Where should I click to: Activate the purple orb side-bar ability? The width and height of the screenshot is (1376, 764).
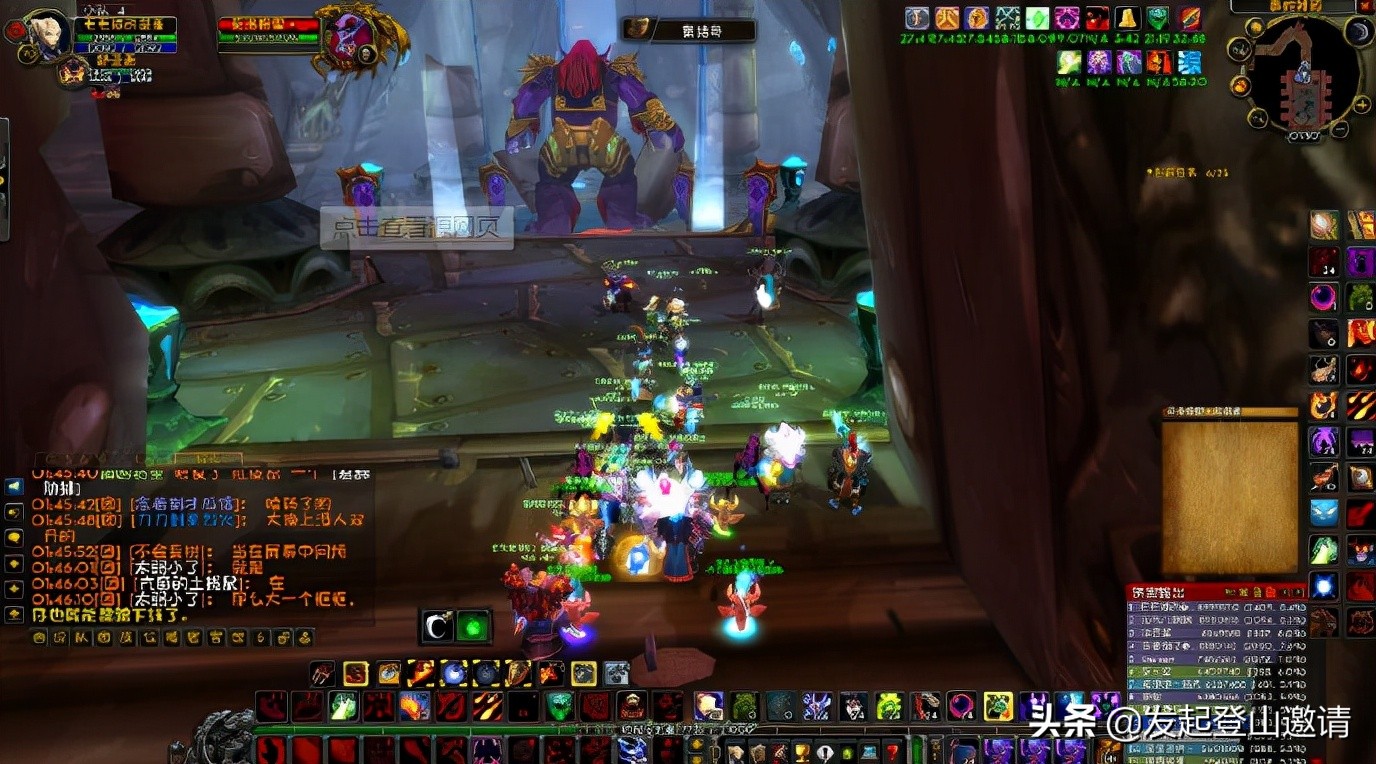point(1324,297)
